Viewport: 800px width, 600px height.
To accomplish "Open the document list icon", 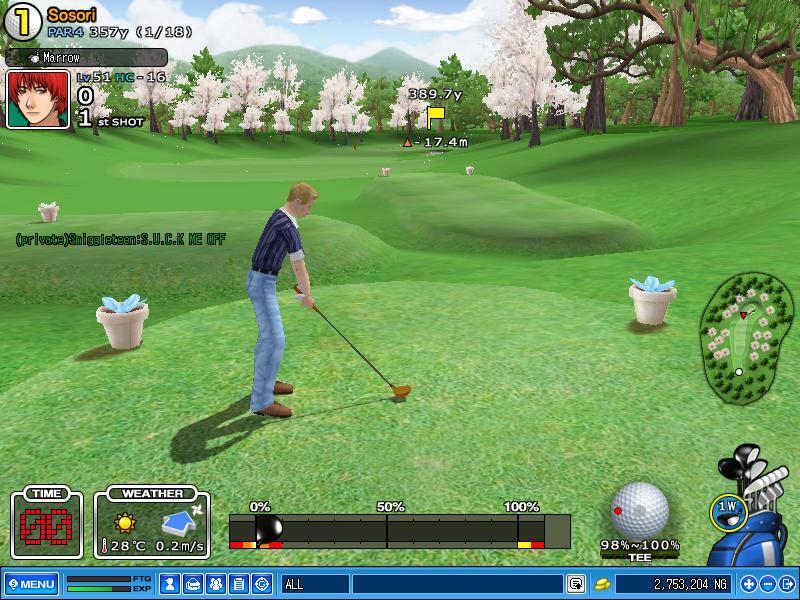I will (x=239, y=584).
